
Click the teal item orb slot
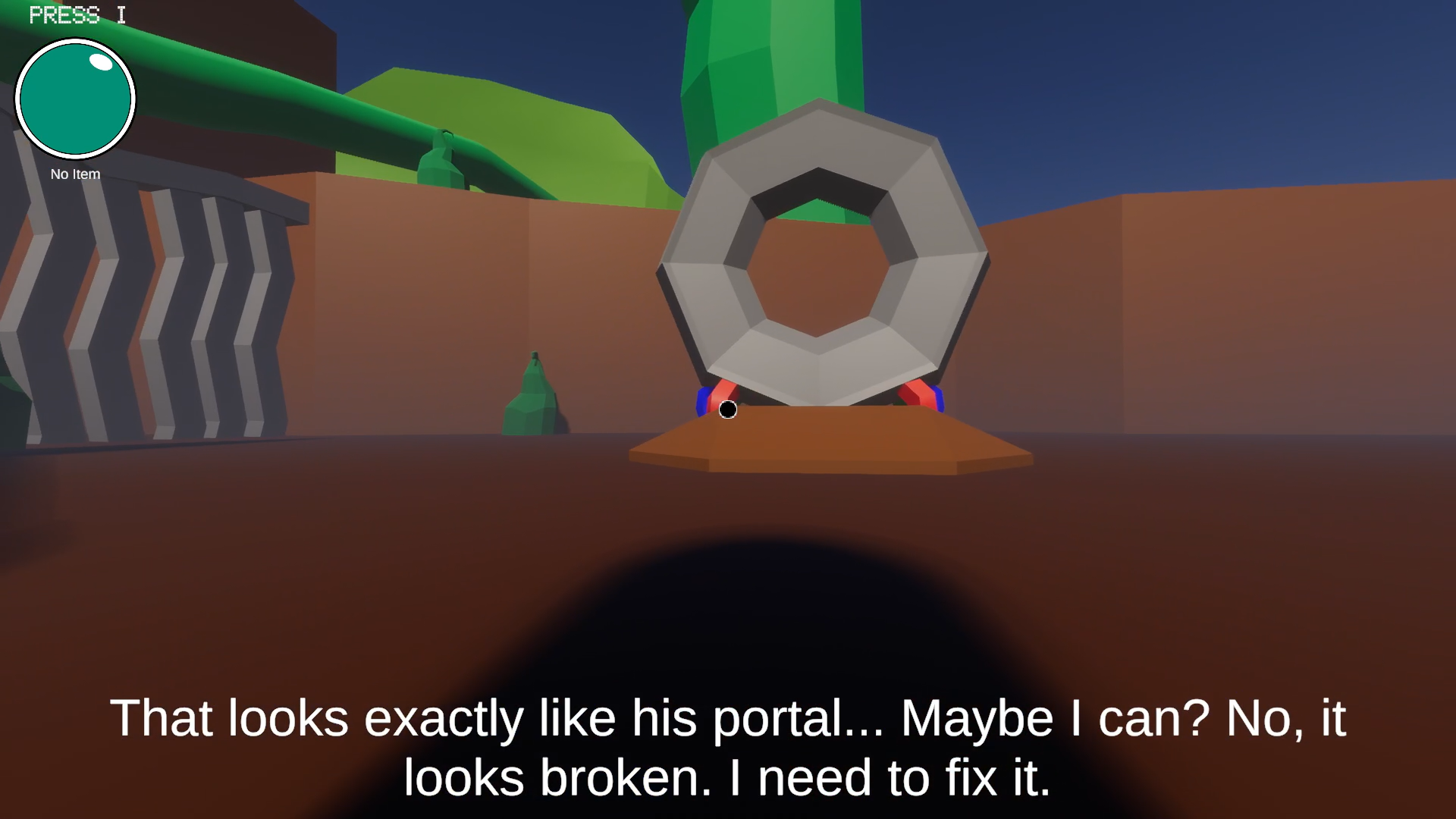[x=75, y=99]
